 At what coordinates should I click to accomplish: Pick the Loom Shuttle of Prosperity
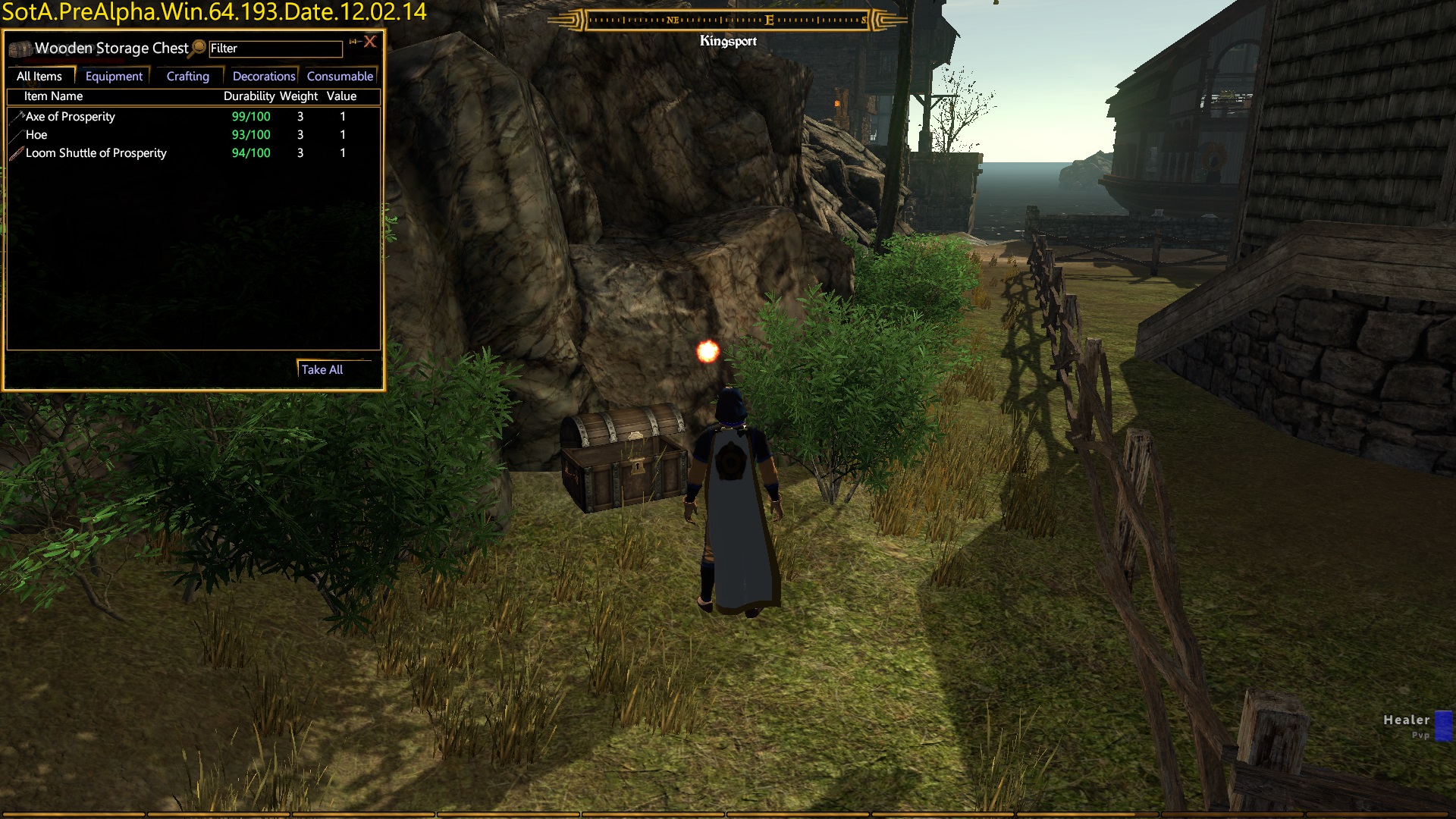(96, 153)
